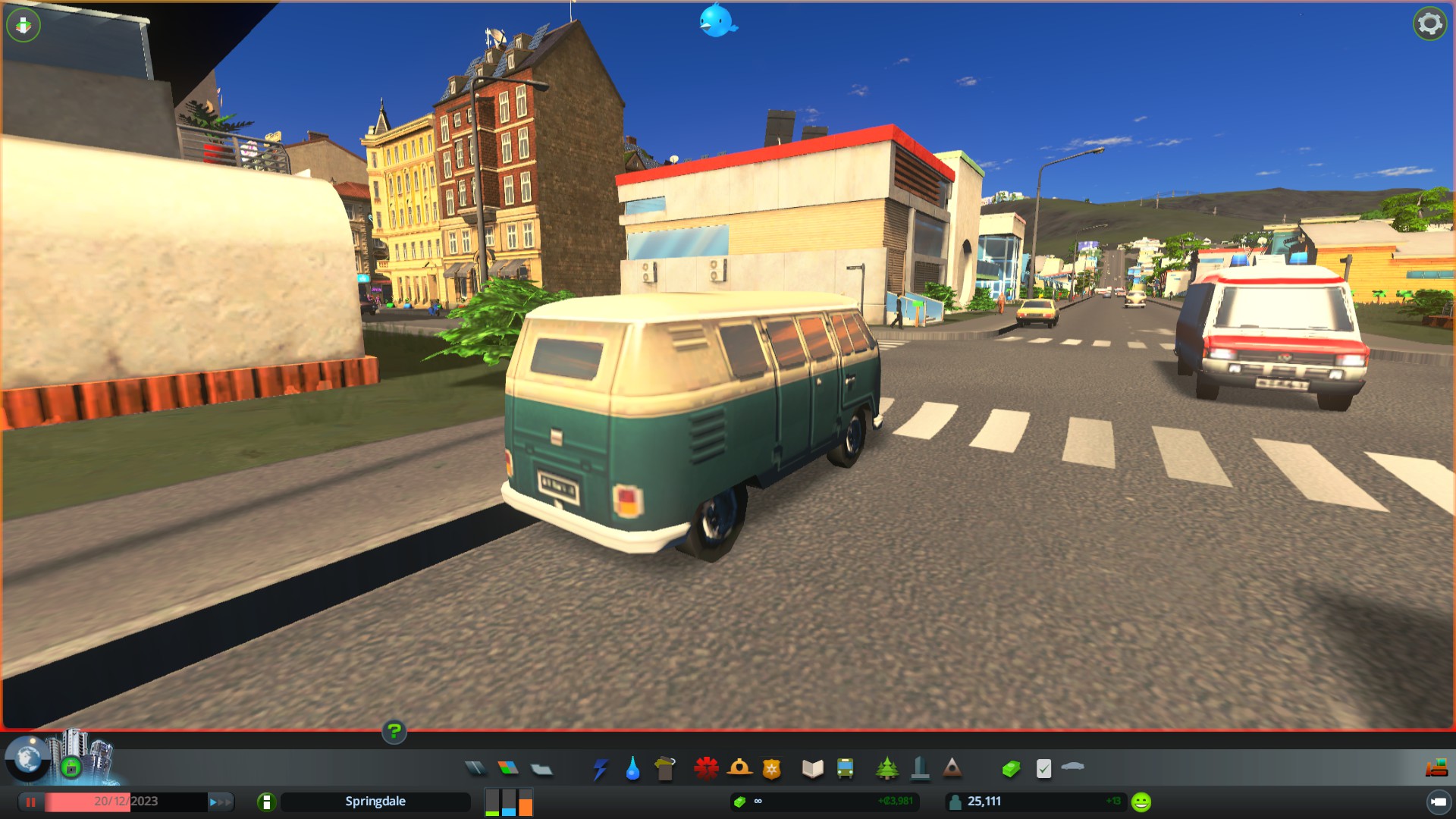Pause the simulation
The image size is (1456, 819).
click(x=31, y=802)
